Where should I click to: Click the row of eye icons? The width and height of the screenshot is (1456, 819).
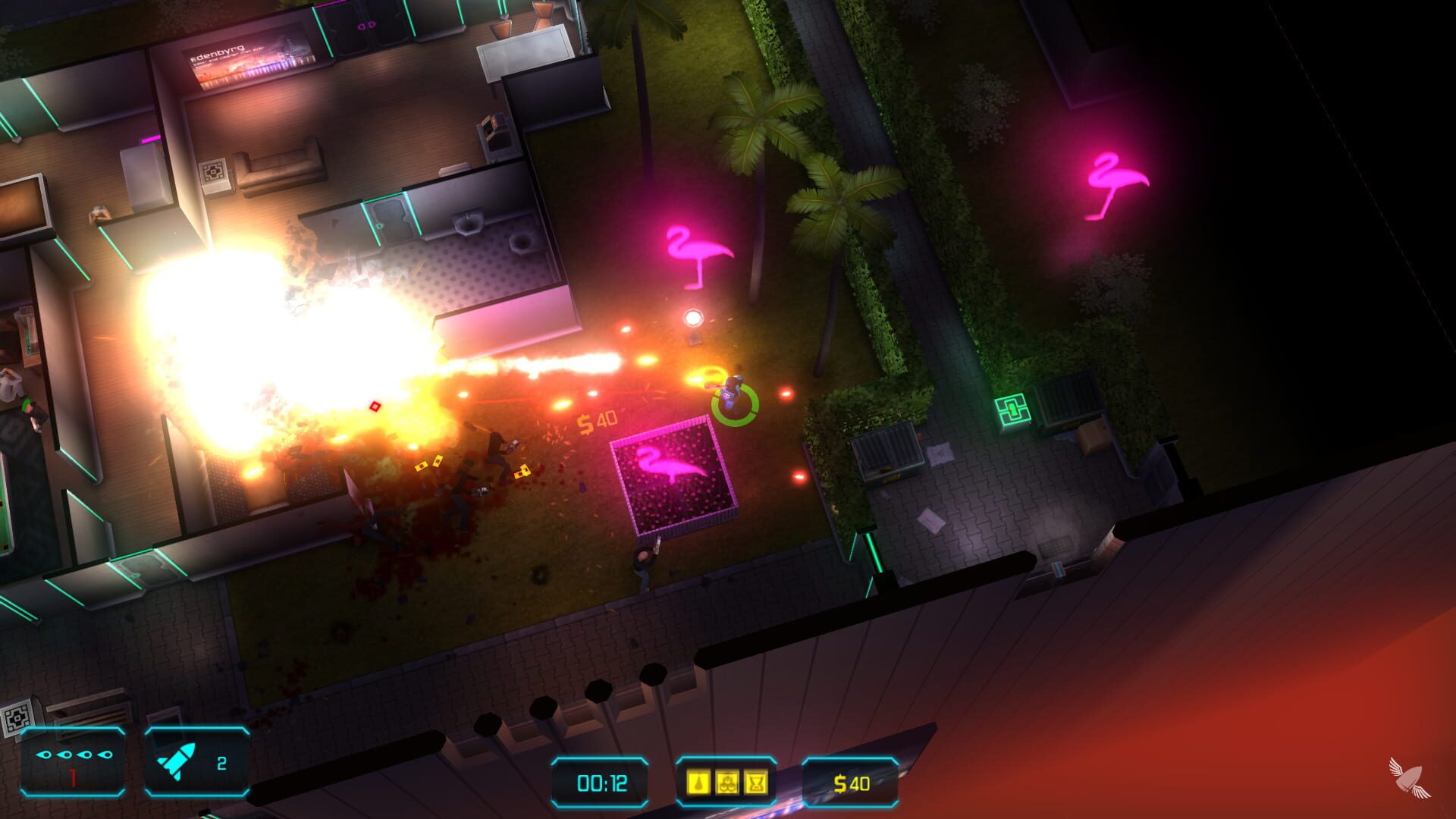tap(72, 756)
